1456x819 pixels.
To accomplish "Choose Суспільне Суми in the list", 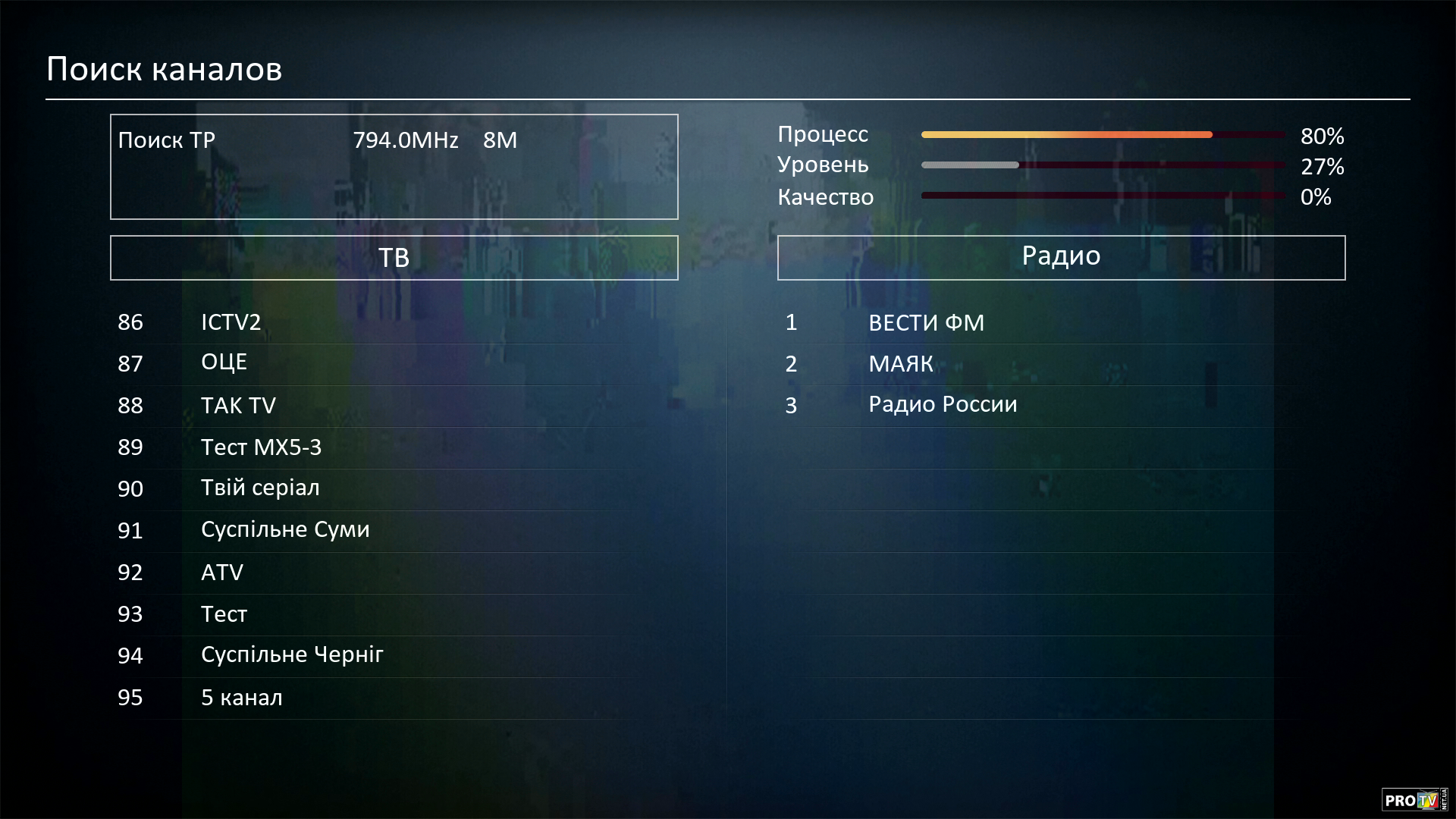I will (285, 529).
